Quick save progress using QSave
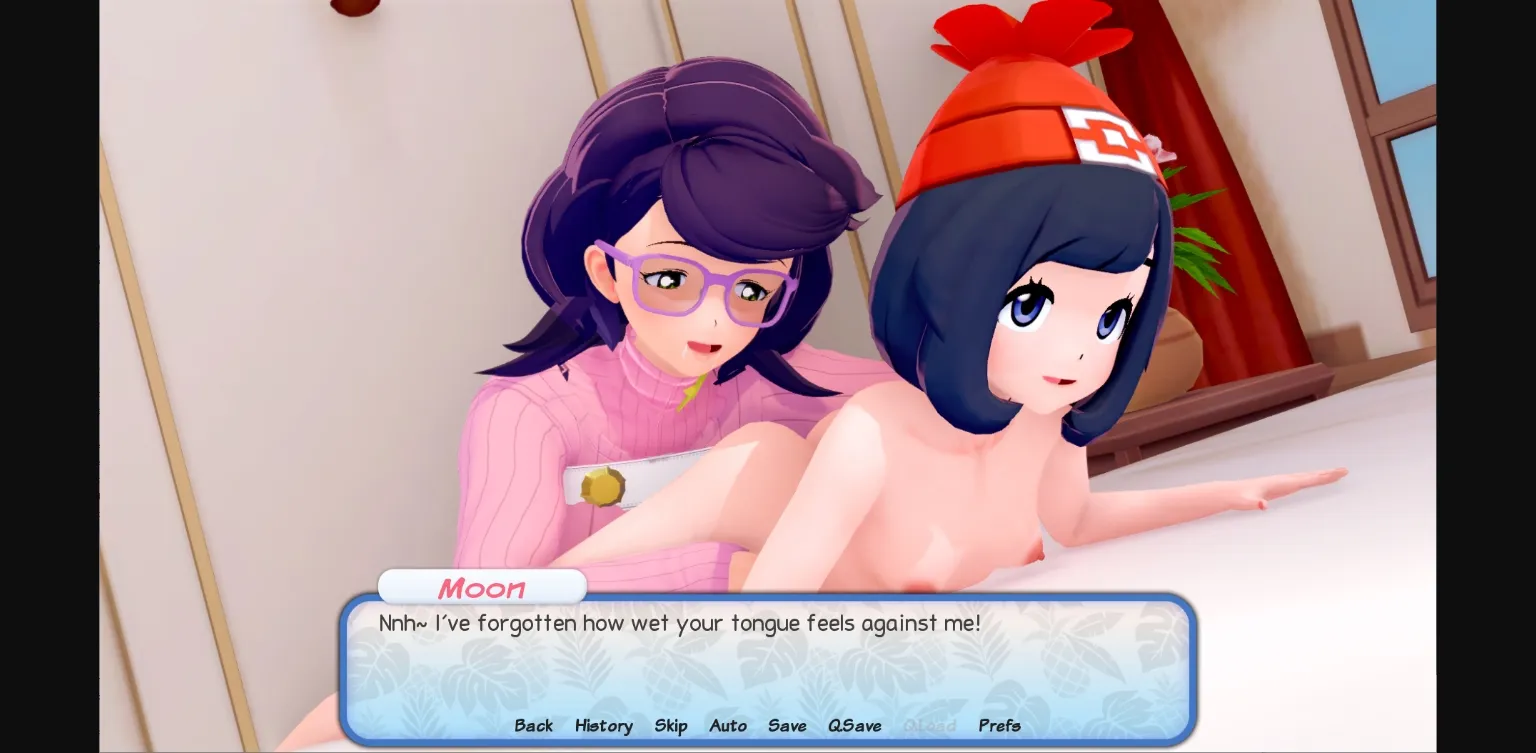The height and width of the screenshot is (753, 1536). [855, 726]
